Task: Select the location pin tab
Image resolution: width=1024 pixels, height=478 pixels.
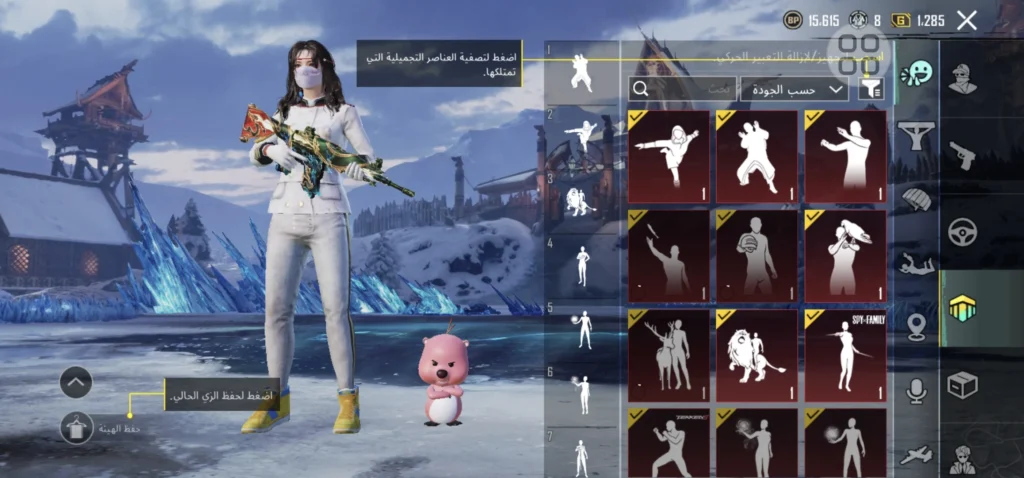Action: 916,327
